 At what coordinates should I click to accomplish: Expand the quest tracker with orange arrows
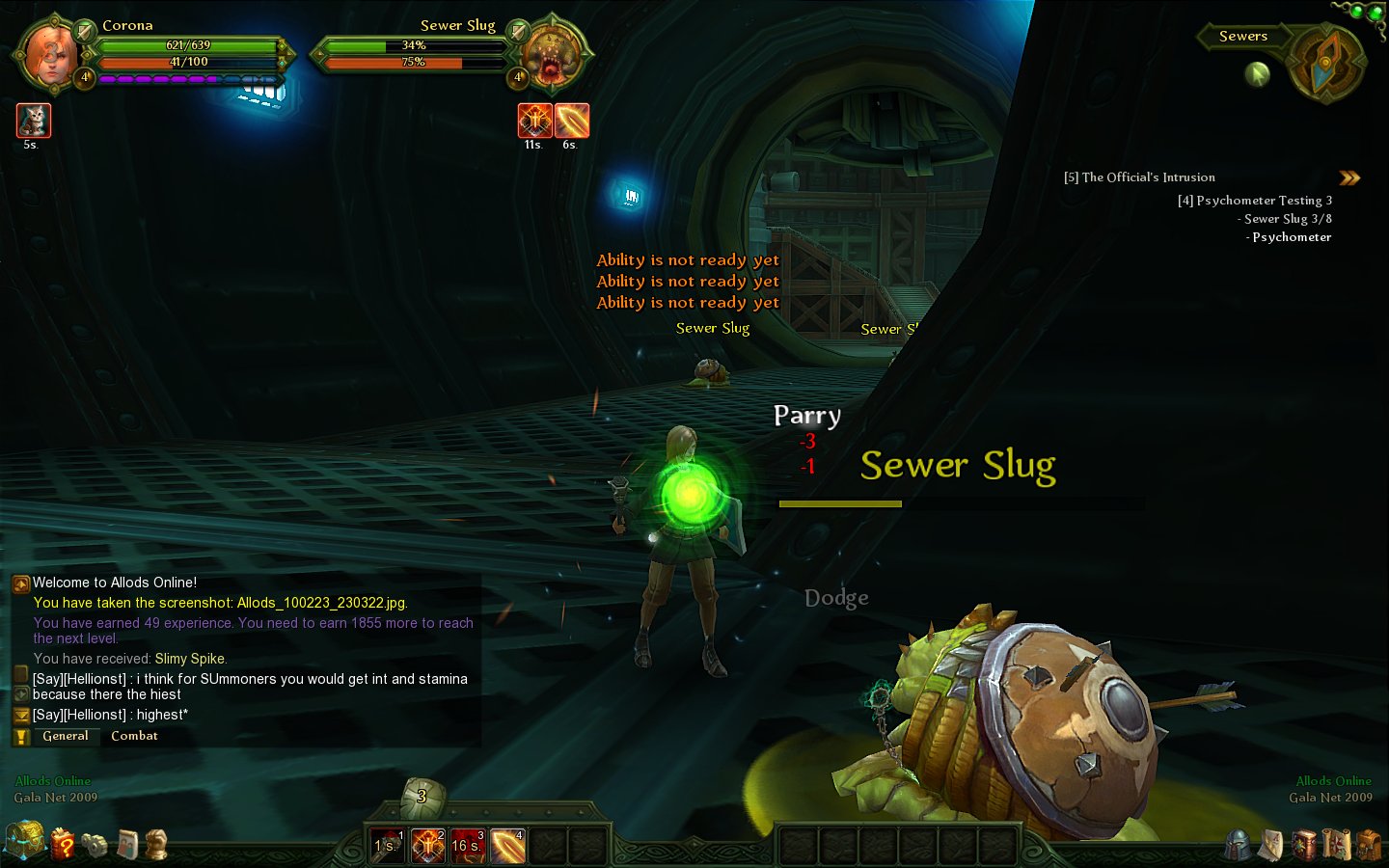click(x=1349, y=177)
